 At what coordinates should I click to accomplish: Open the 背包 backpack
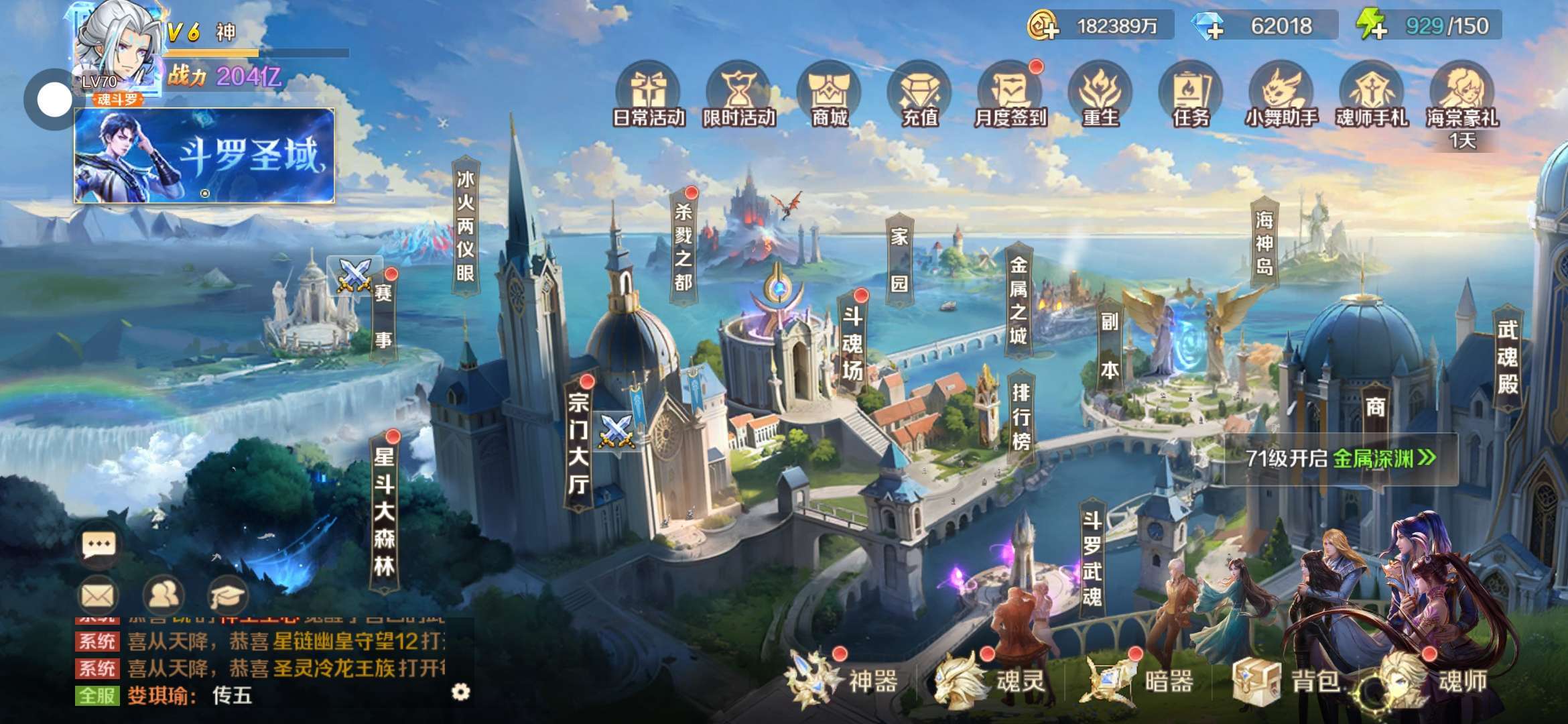[x=1287, y=680]
